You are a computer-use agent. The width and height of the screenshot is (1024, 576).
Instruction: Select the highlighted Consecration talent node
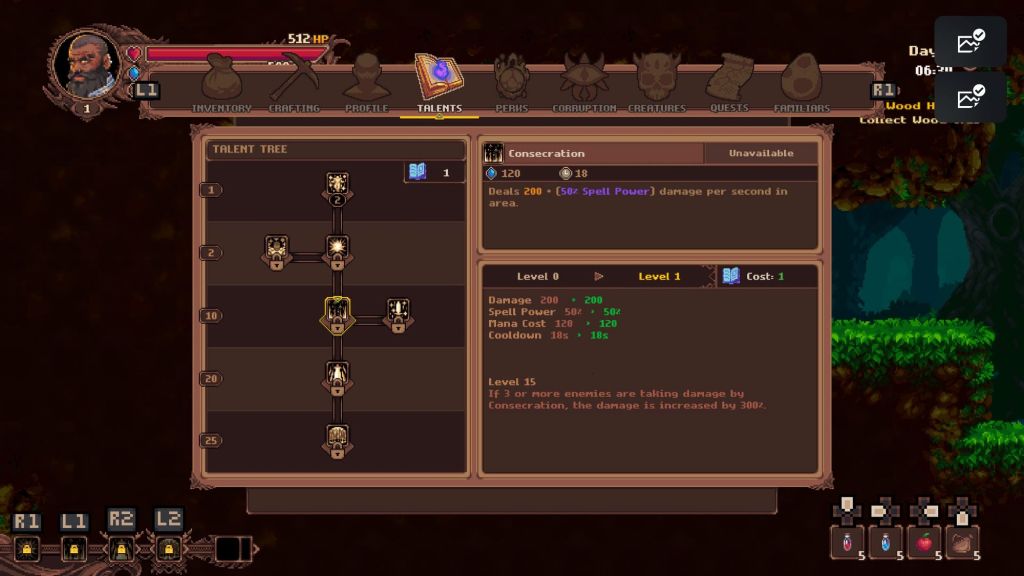[337, 315]
